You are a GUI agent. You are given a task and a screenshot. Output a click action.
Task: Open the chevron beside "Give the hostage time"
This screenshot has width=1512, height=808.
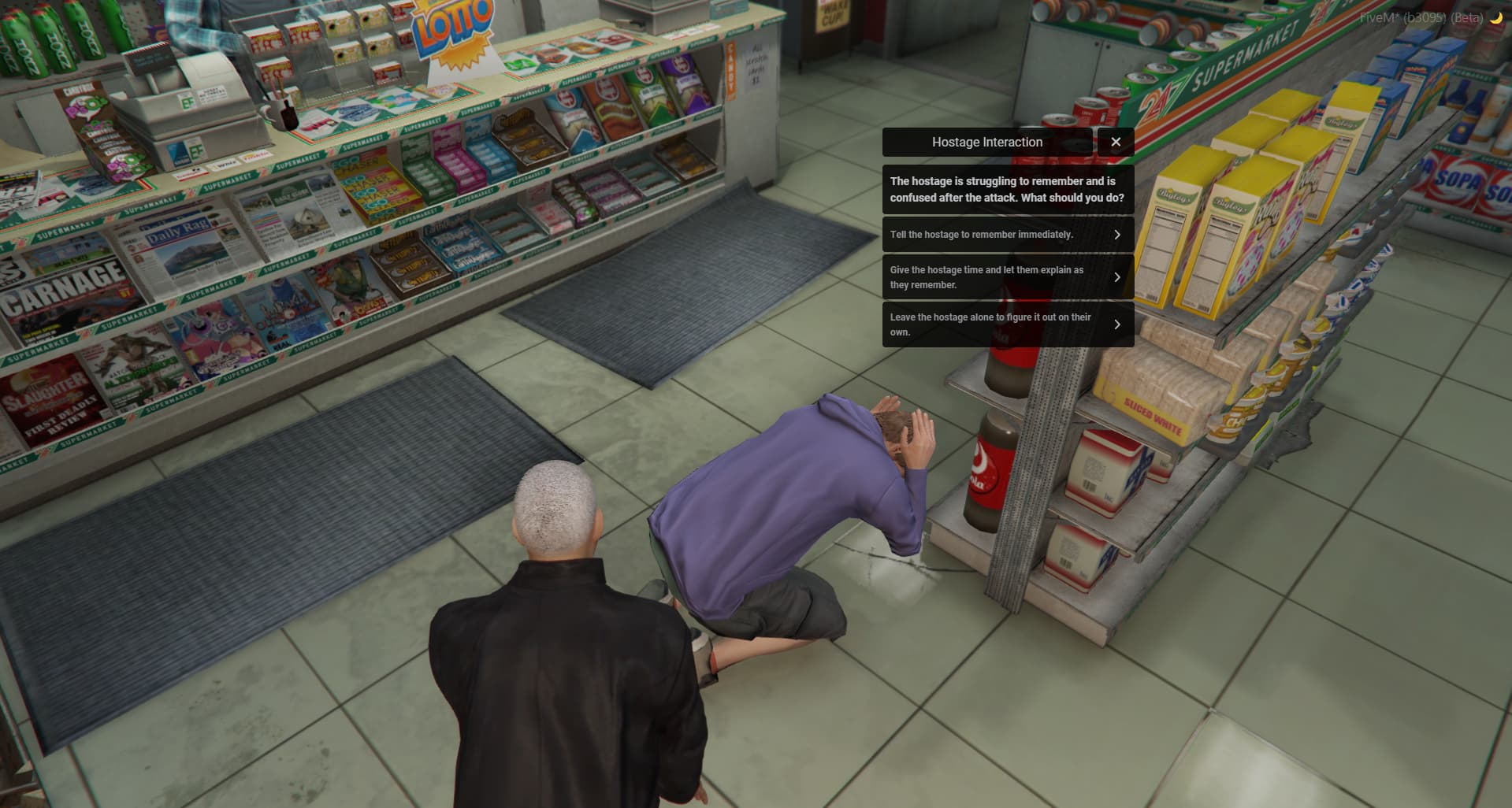coord(1118,277)
